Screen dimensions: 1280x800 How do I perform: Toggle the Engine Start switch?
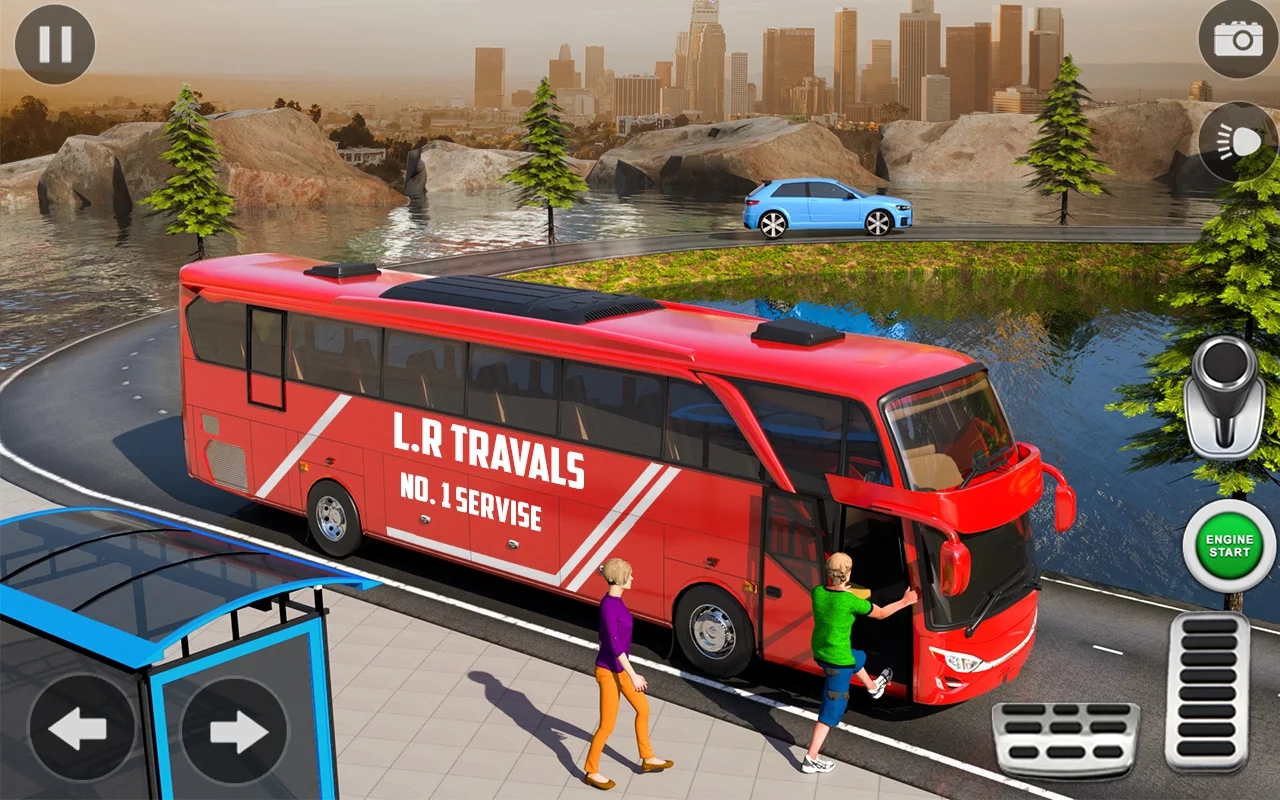pyautogui.click(x=1228, y=545)
